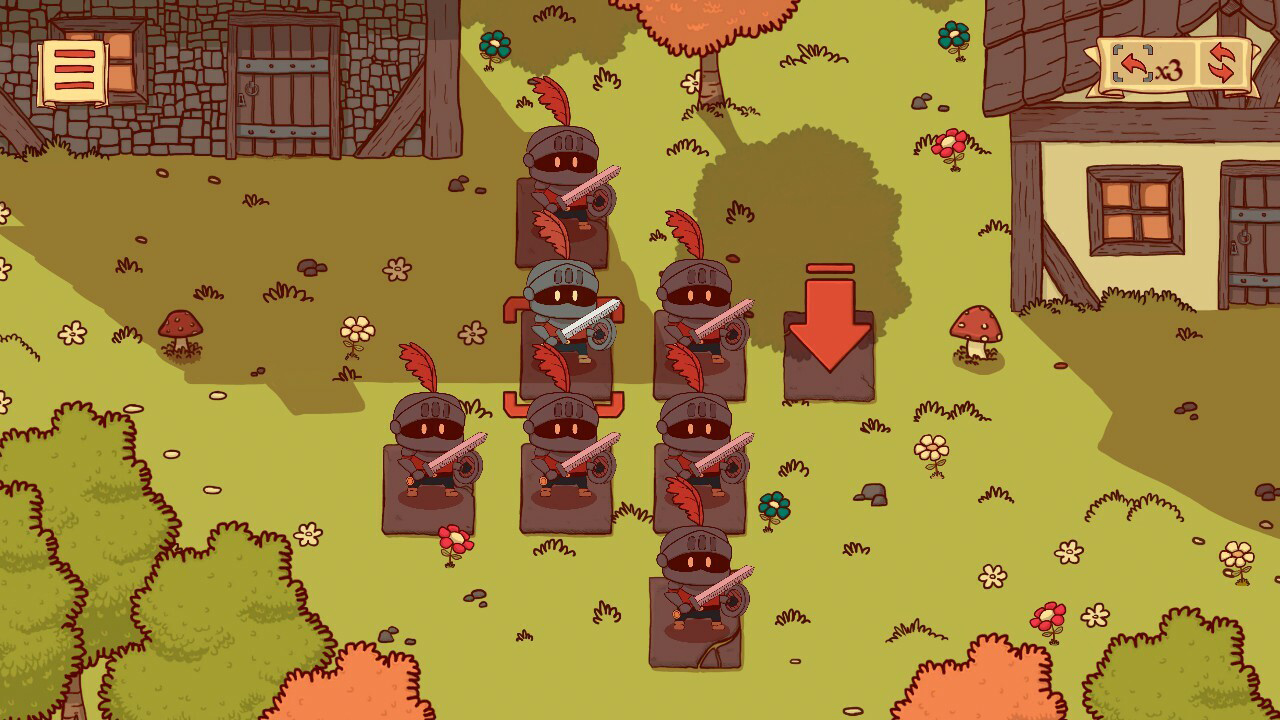Click the red restart level arrows icon
This screenshot has height=720, width=1280.
1222,60
